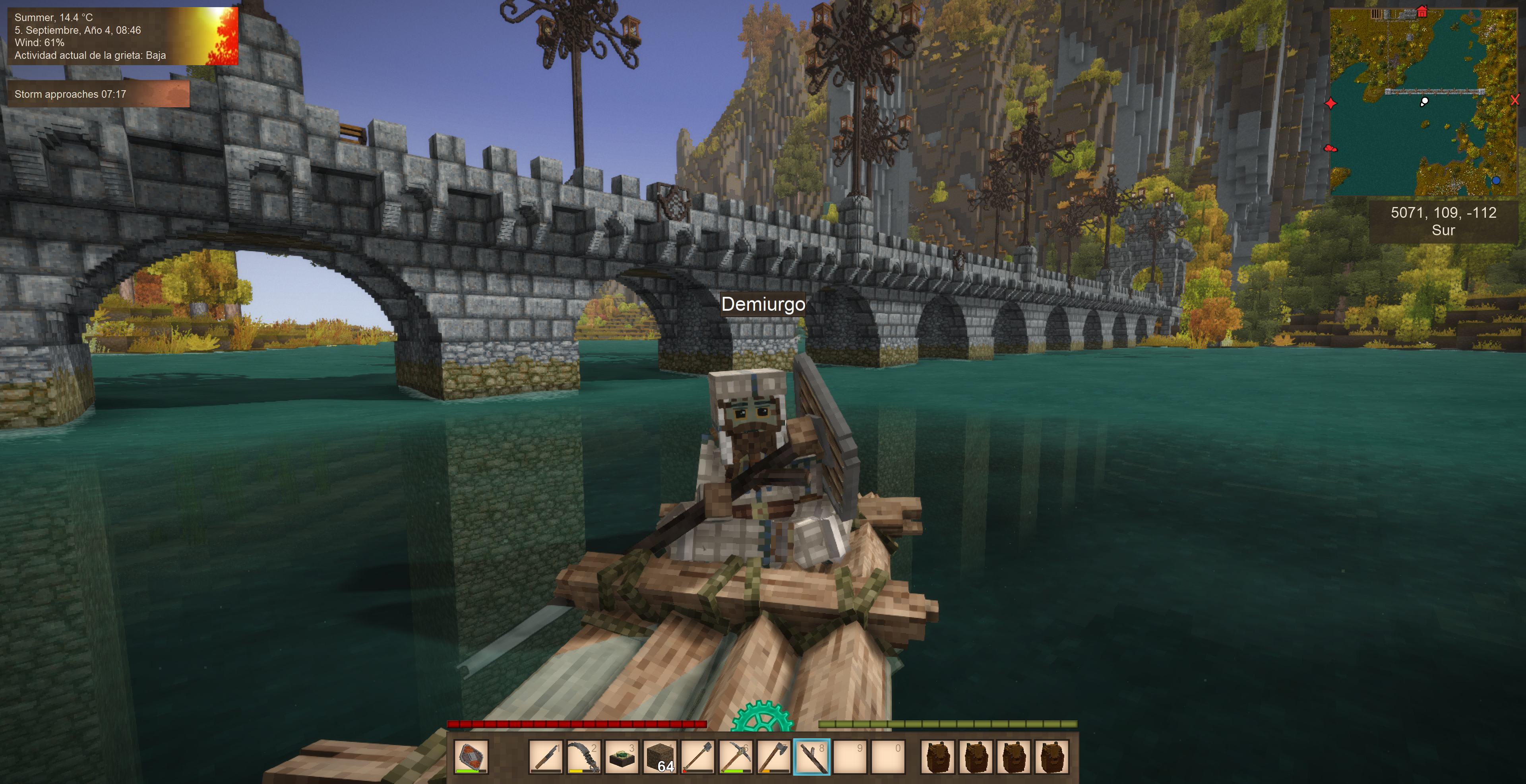Image resolution: width=1526 pixels, height=784 pixels.
Task: Select the shovel hotbar slot
Action: [x=698, y=757]
